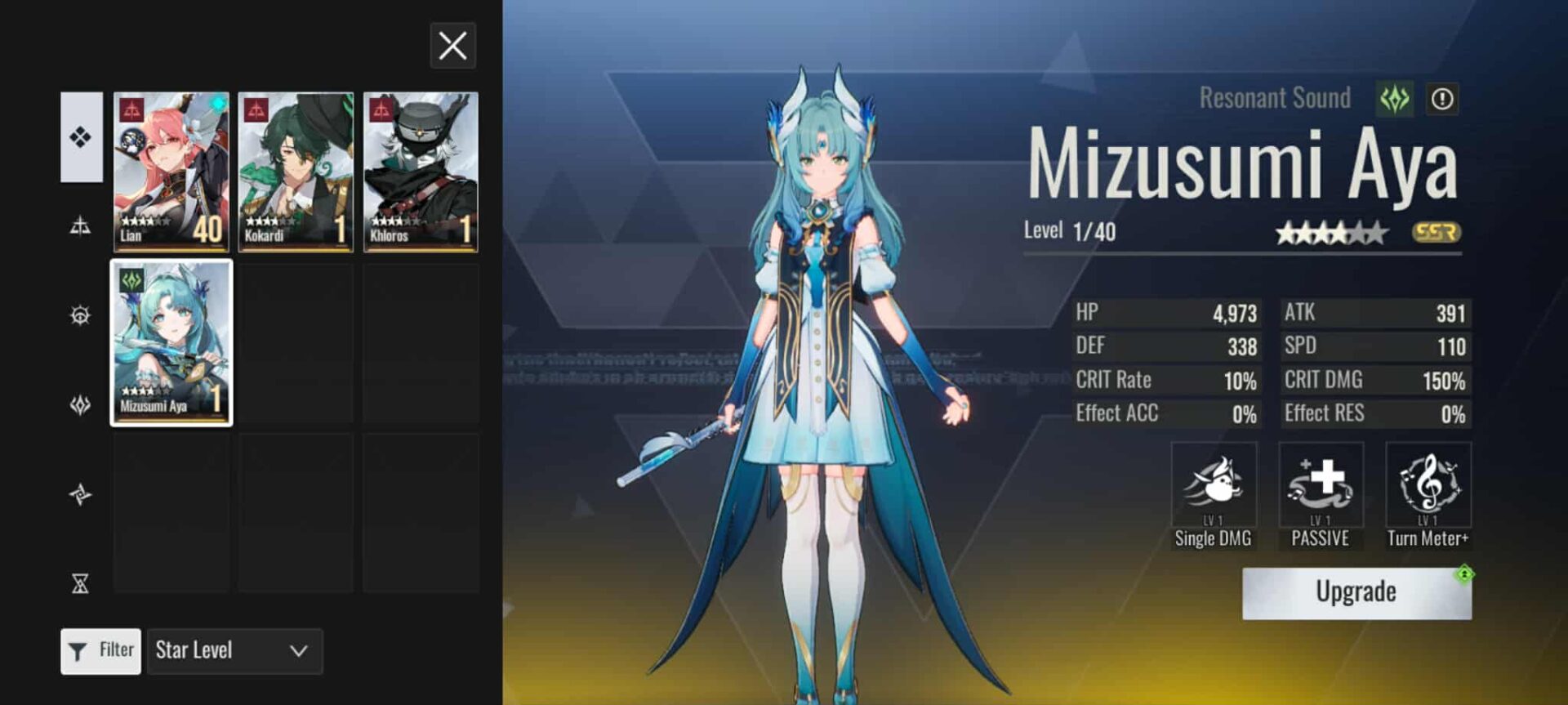The height and width of the screenshot is (705, 1568).
Task: Filter by the scales class tab
Action: click(x=80, y=225)
